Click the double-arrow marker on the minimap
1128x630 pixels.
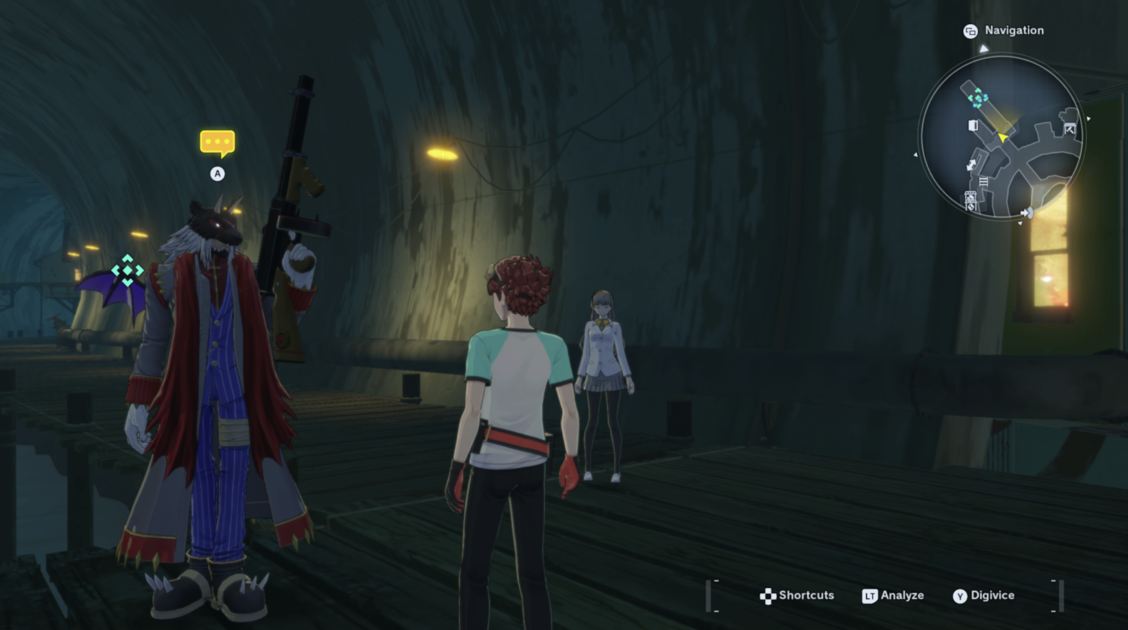click(971, 164)
